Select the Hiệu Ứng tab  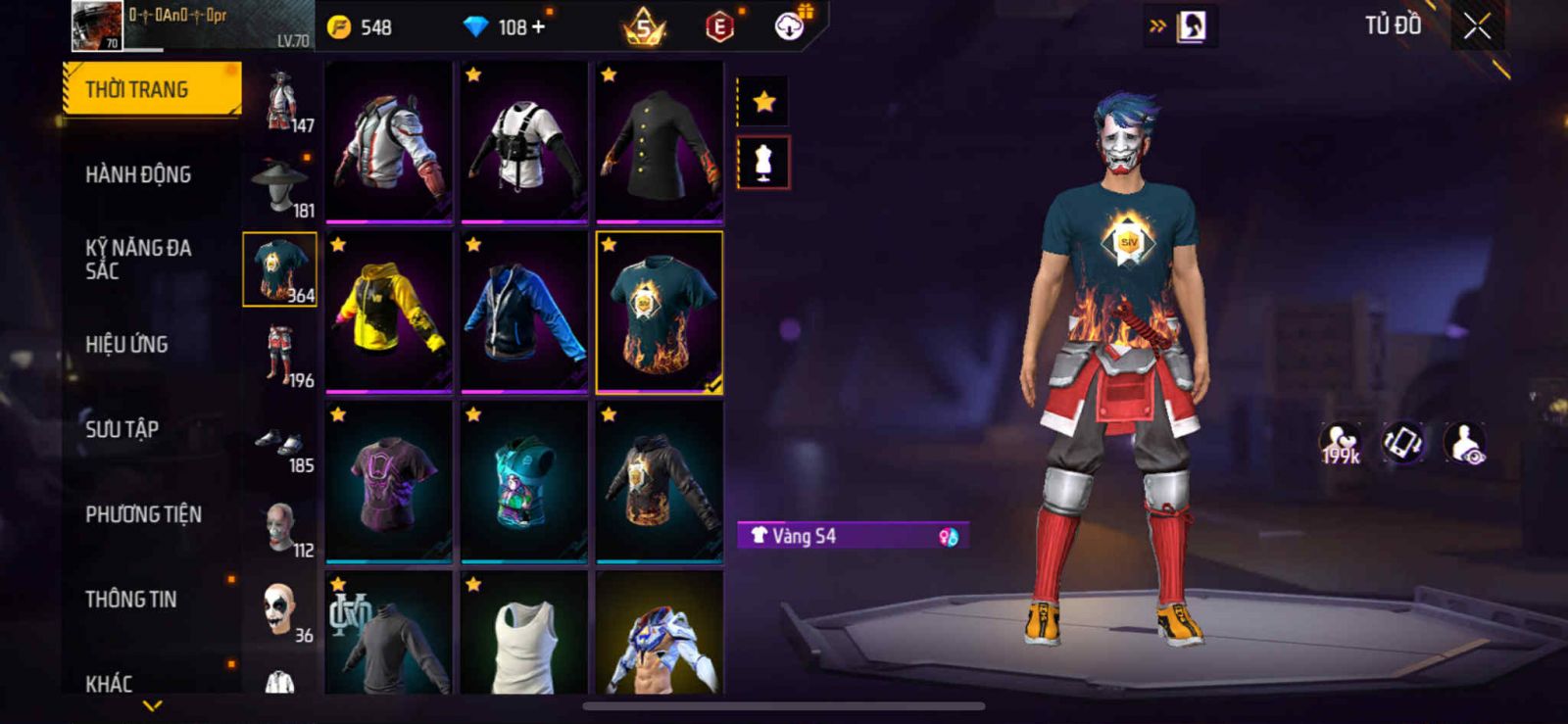point(126,345)
